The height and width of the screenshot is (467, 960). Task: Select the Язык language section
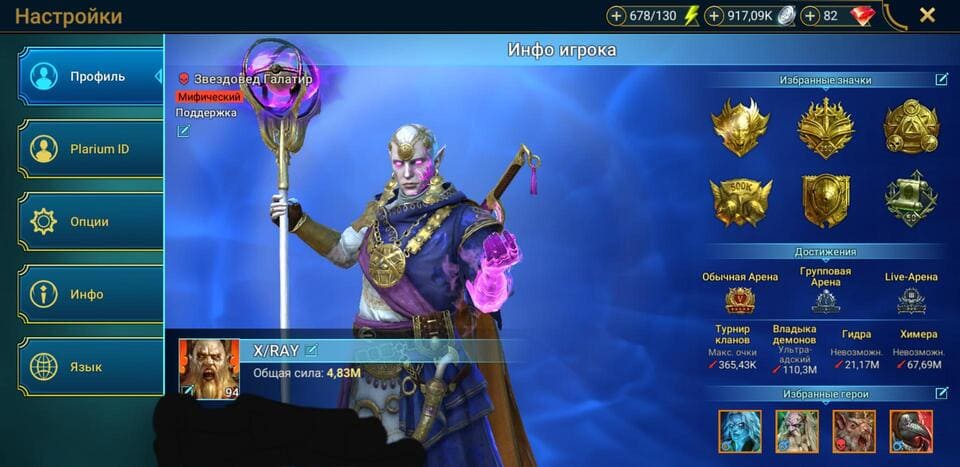(90, 367)
